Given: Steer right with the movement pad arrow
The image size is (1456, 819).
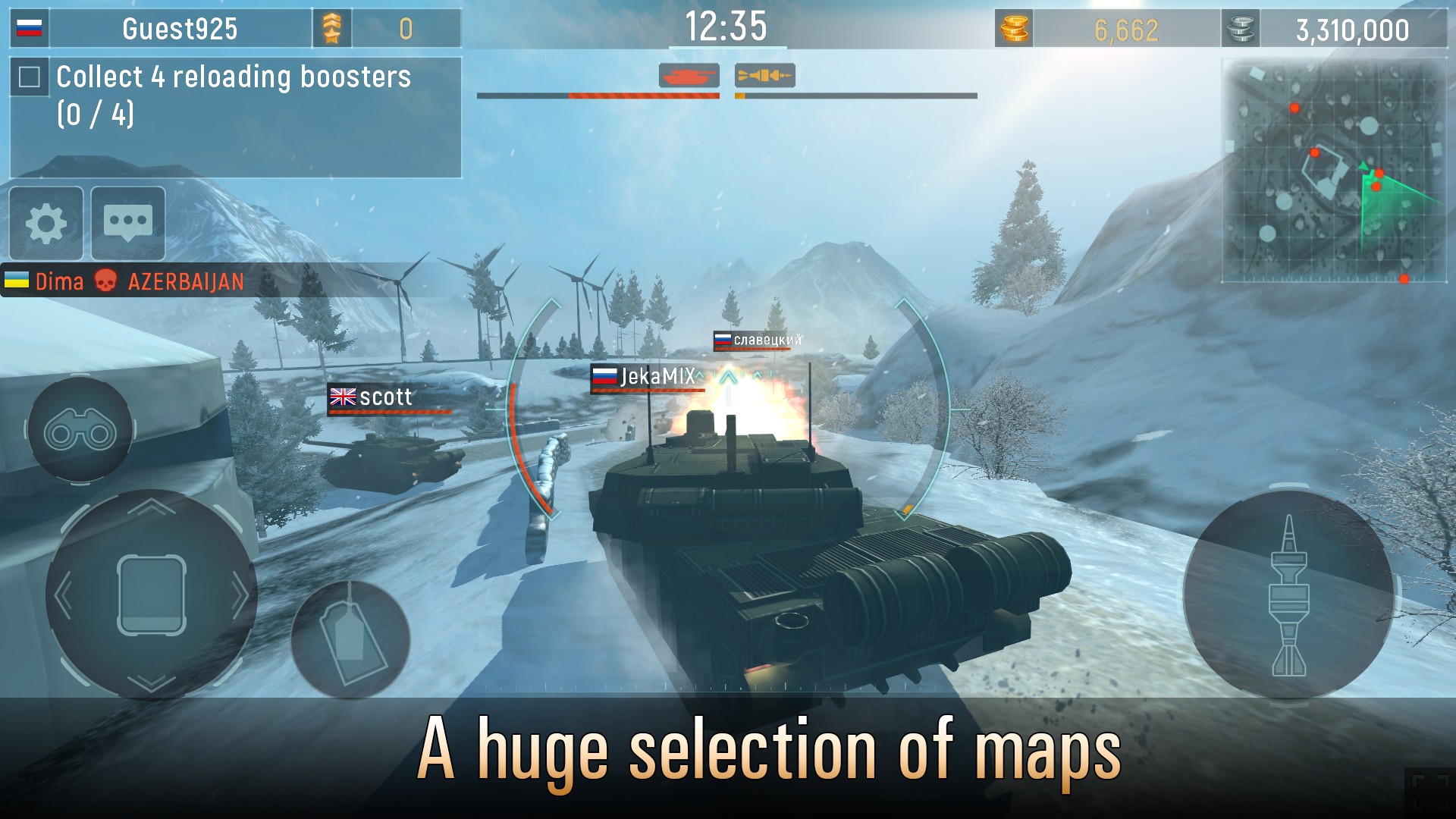Looking at the screenshot, I should (x=239, y=595).
